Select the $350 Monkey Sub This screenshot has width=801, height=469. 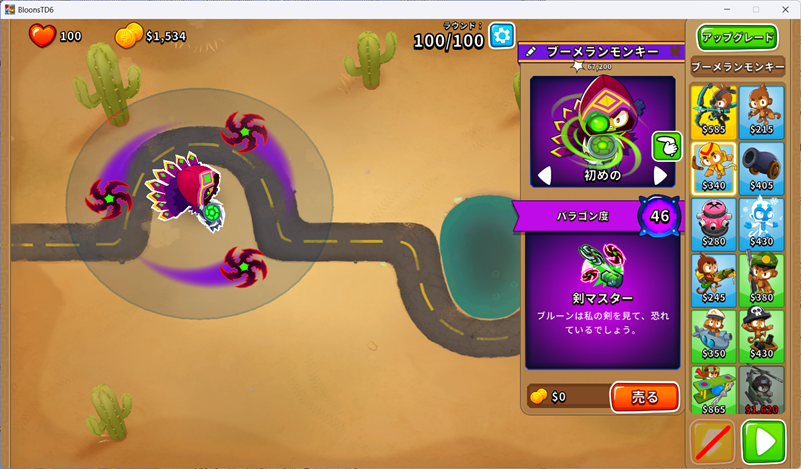click(713, 335)
